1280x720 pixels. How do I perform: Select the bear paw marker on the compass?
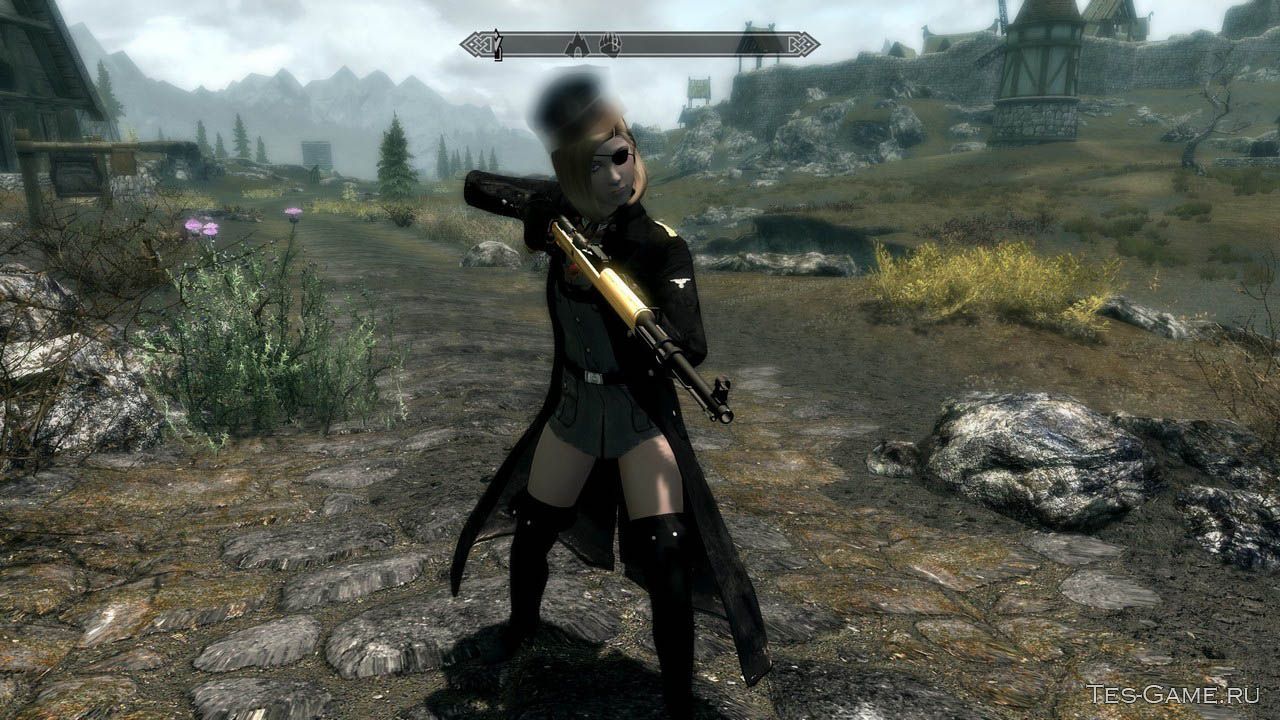click(610, 44)
